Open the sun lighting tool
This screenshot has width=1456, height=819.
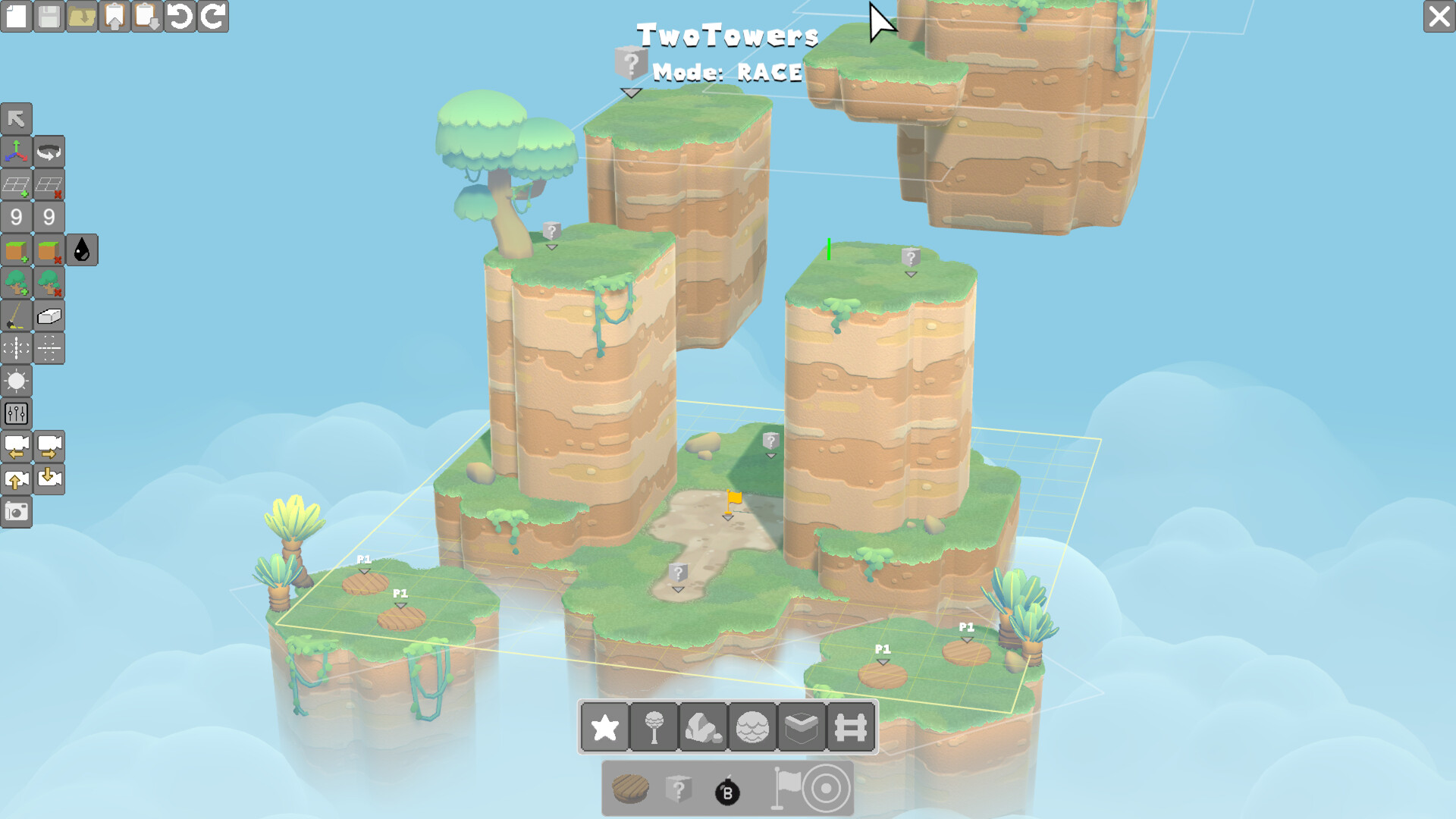pos(17,381)
